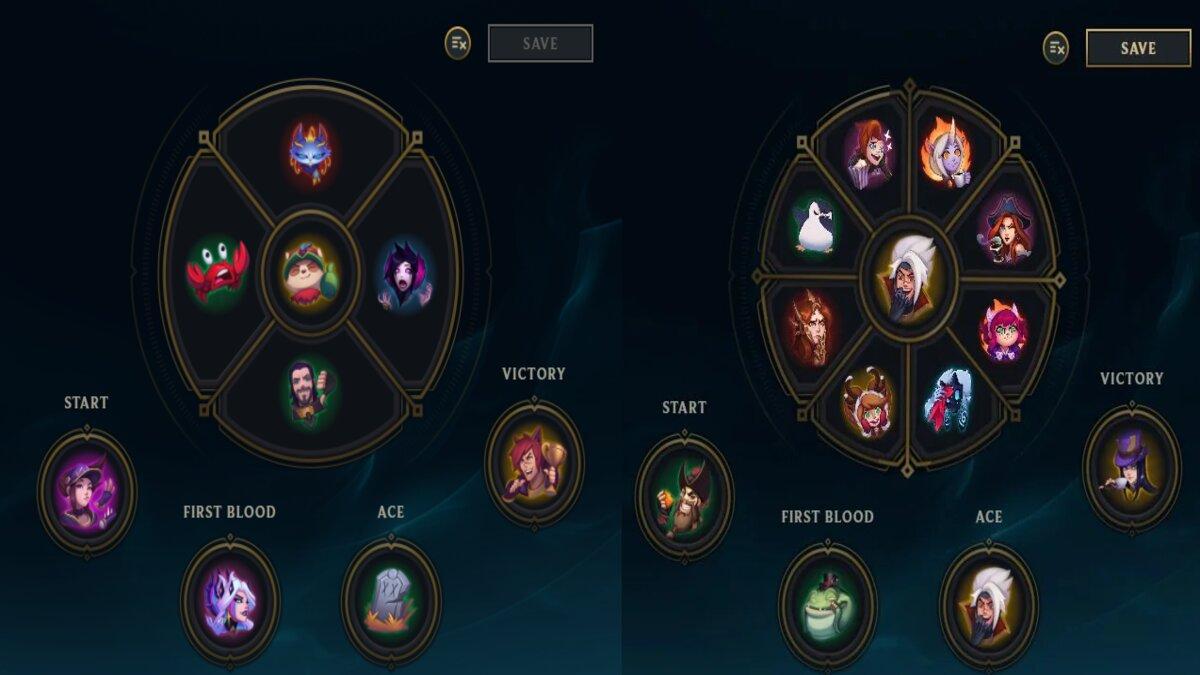
Task: Select the penguin emote on the wheel
Action: click(816, 224)
